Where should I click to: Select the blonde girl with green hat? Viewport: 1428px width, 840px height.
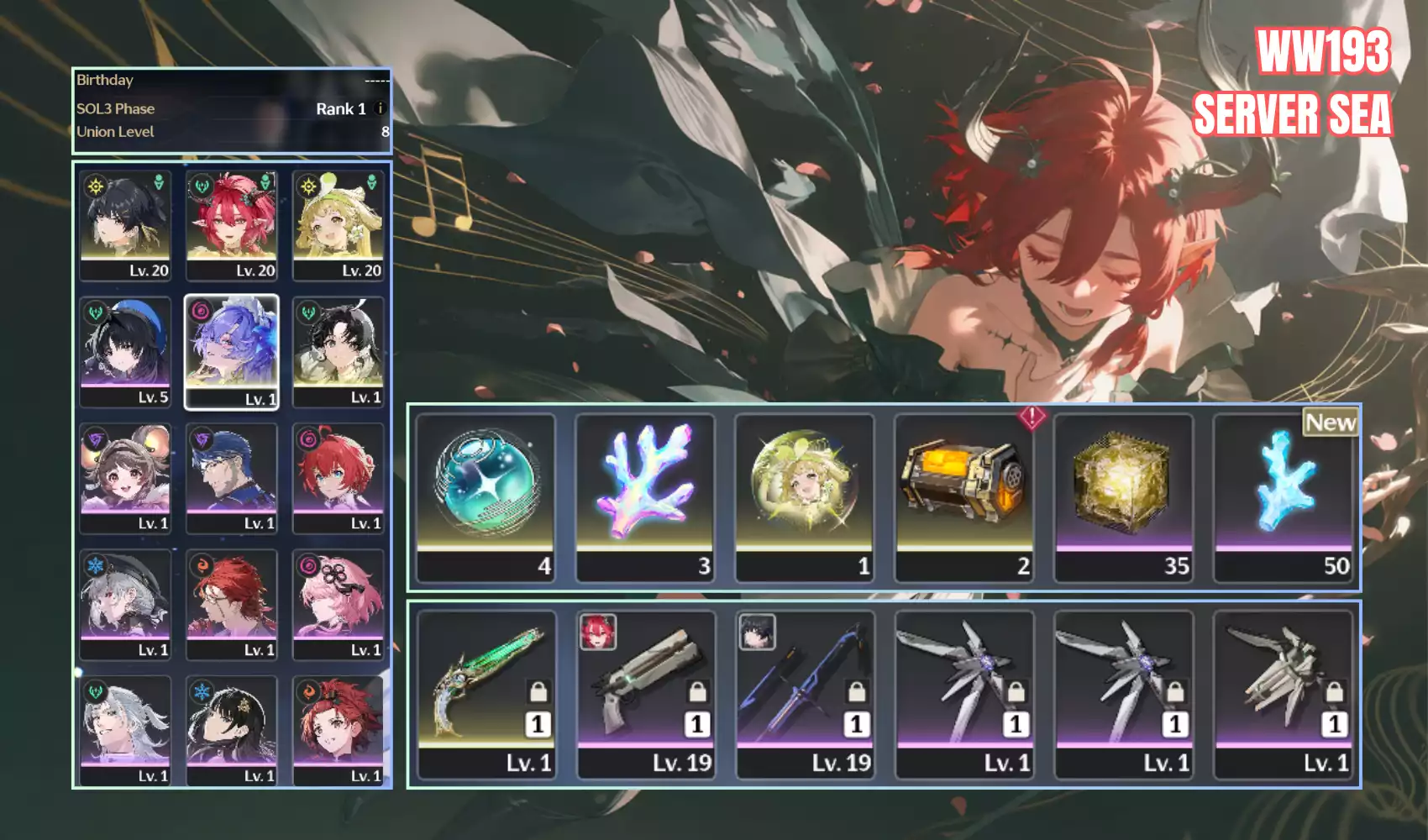tap(338, 224)
